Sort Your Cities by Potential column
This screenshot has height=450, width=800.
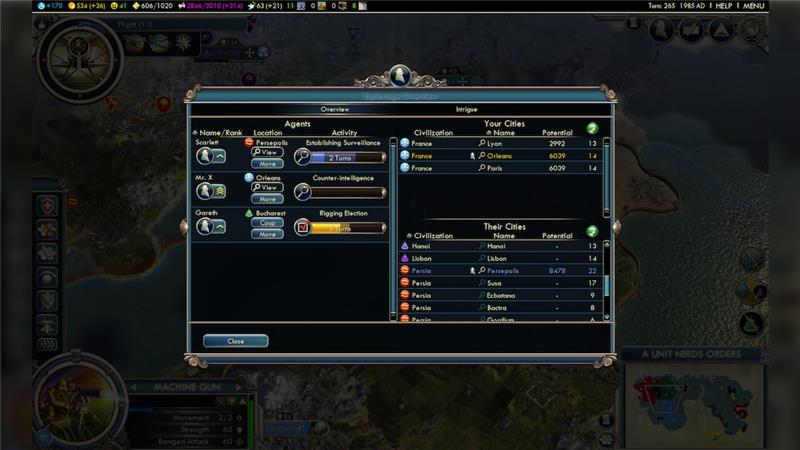[556, 132]
